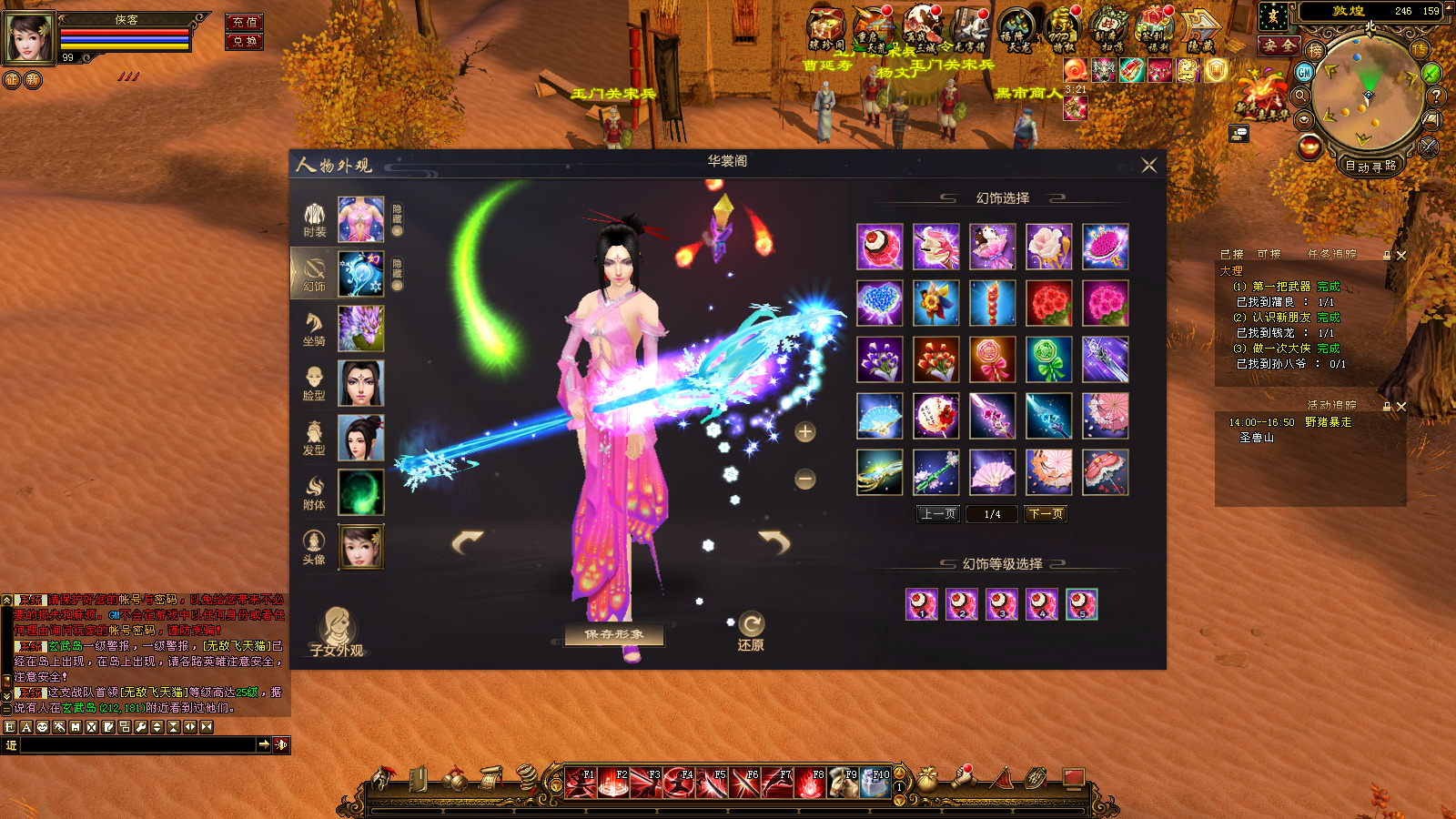Click the 自动寻路 auto-path button

[1370, 167]
